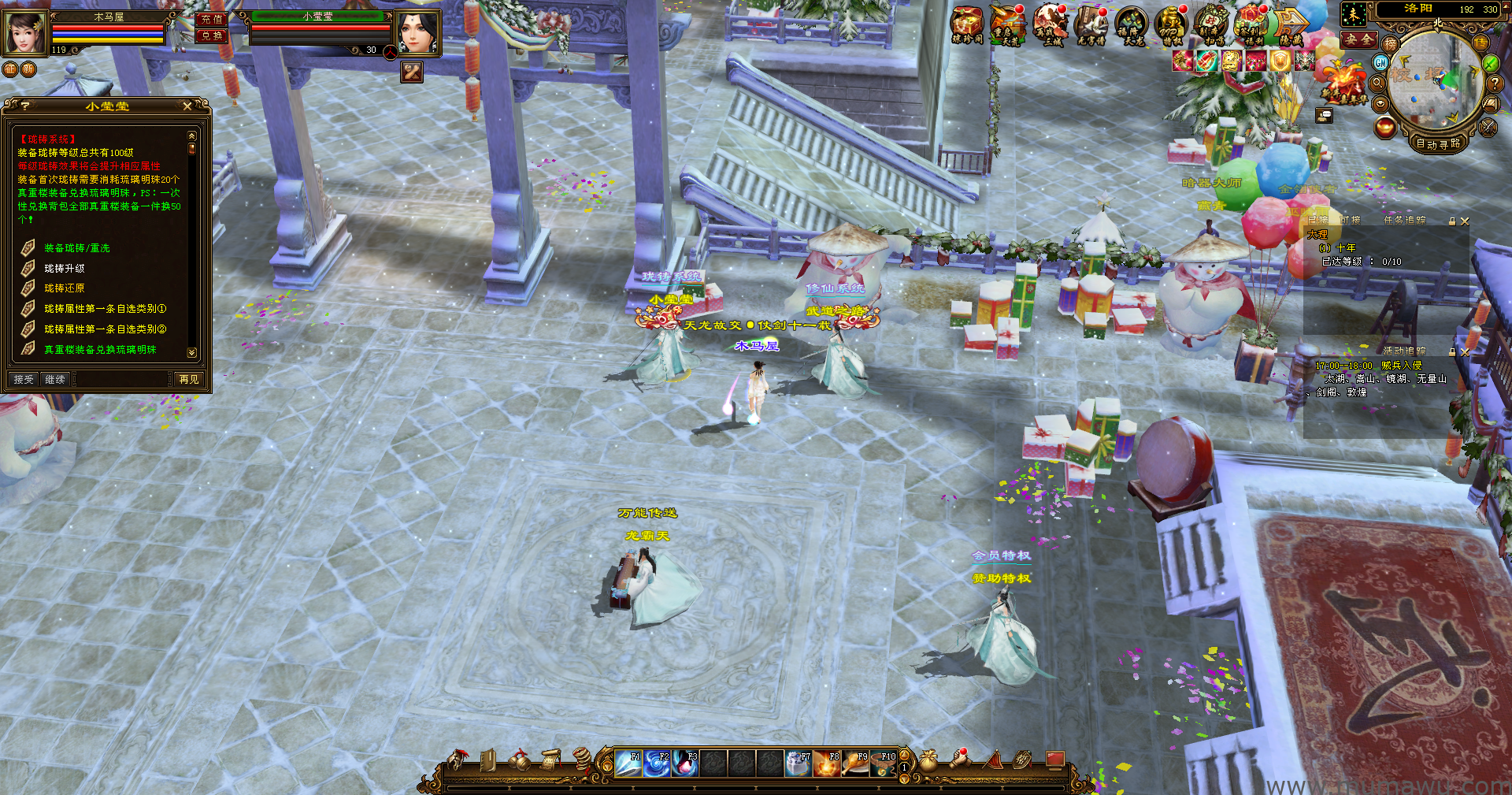Use the F1 blade skill
Image resolution: width=1512 pixels, height=795 pixels.
(628, 763)
